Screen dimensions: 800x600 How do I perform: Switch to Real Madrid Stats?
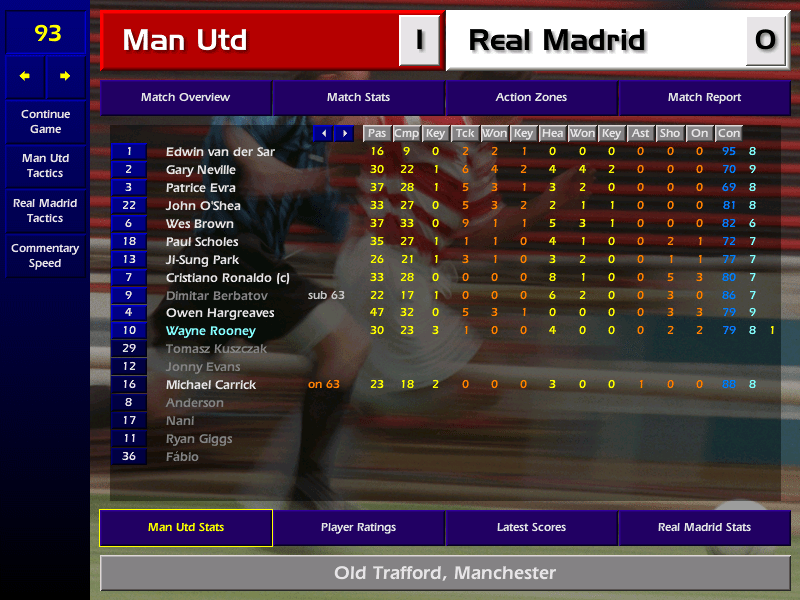pos(704,528)
